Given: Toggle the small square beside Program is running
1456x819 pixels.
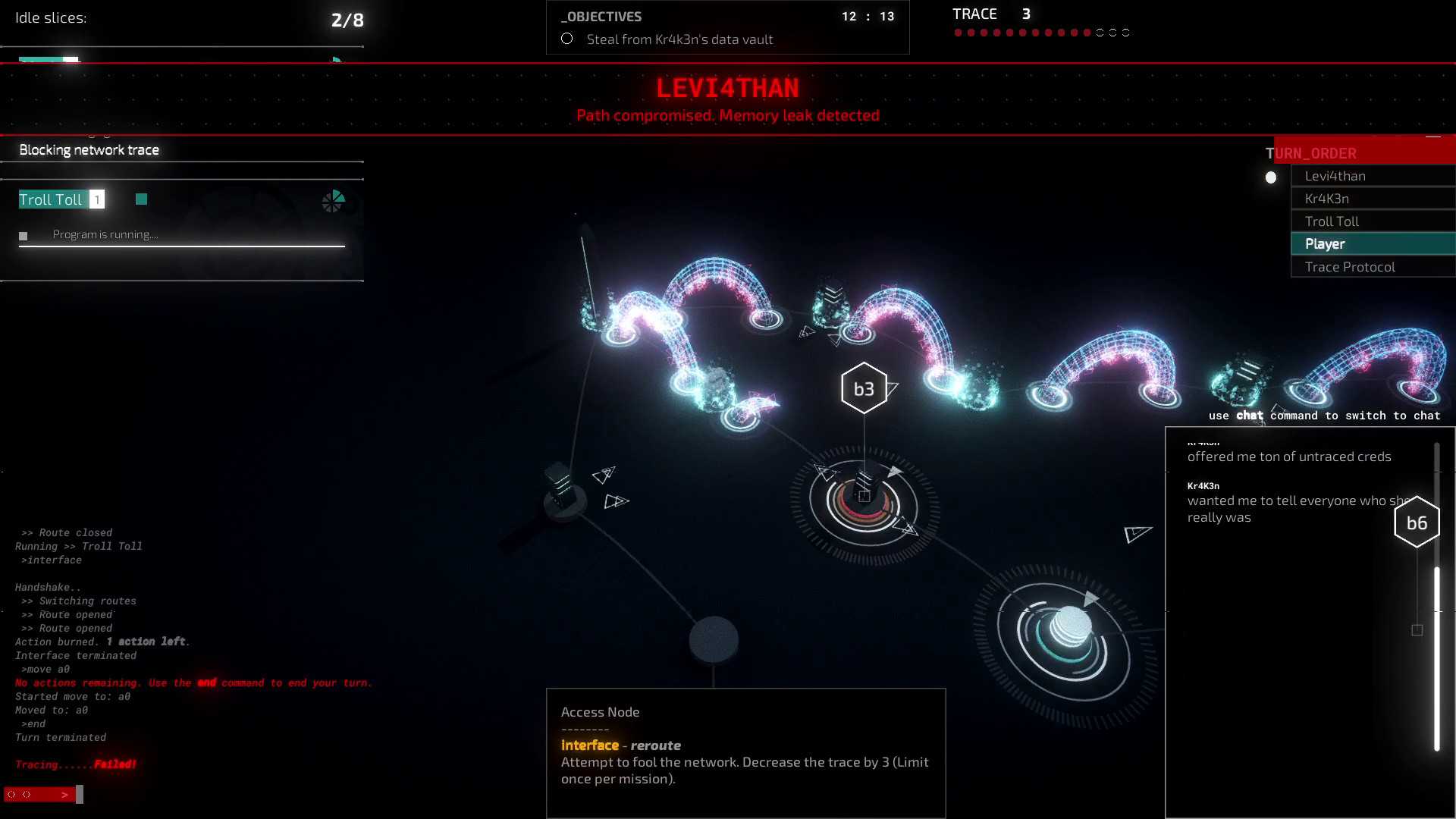Looking at the screenshot, I should tap(24, 236).
